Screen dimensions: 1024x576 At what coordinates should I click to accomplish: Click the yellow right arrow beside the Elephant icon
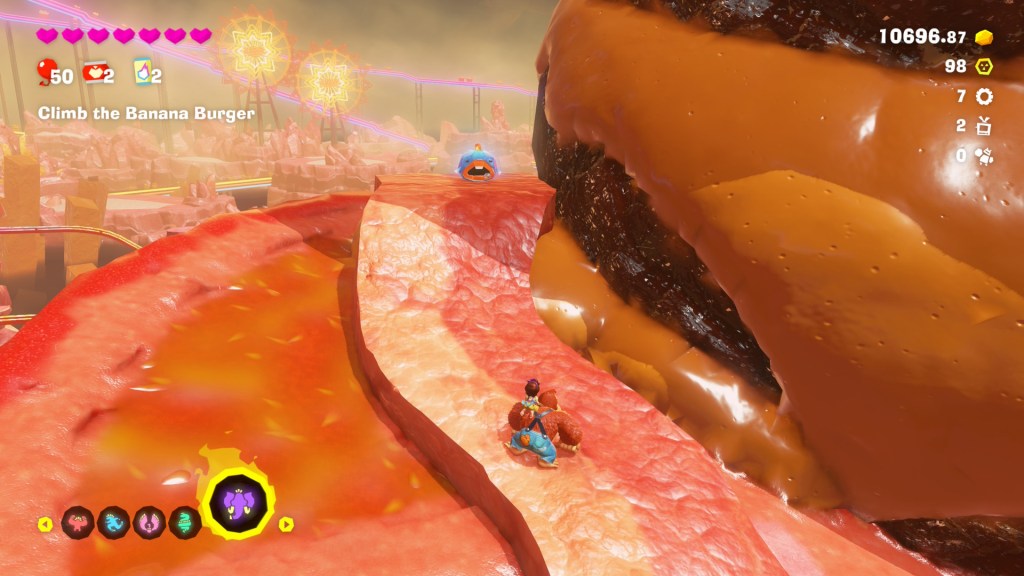click(x=286, y=523)
